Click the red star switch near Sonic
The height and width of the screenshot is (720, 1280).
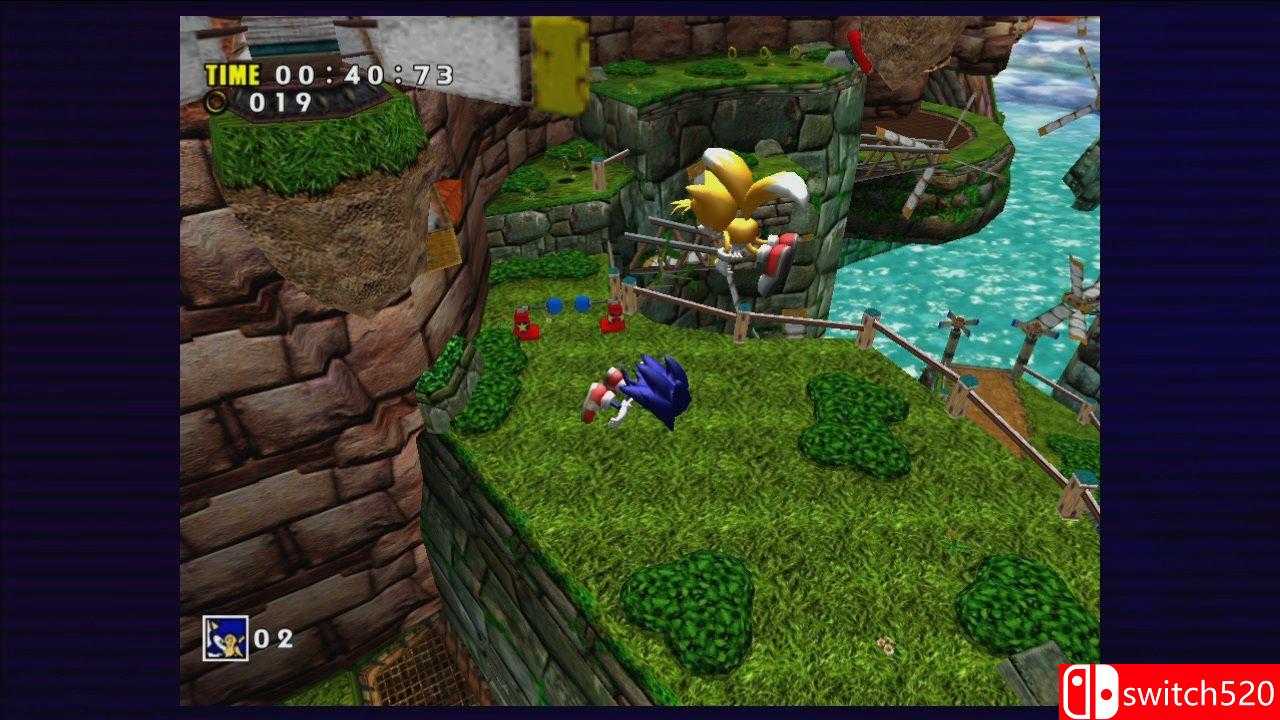pyautogui.click(x=527, y=324)
